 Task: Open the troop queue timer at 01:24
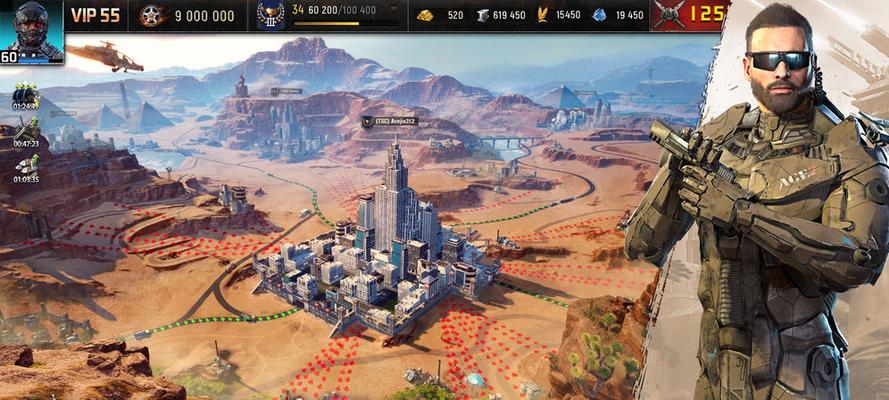pyautogui.click(x=25, y=94)
